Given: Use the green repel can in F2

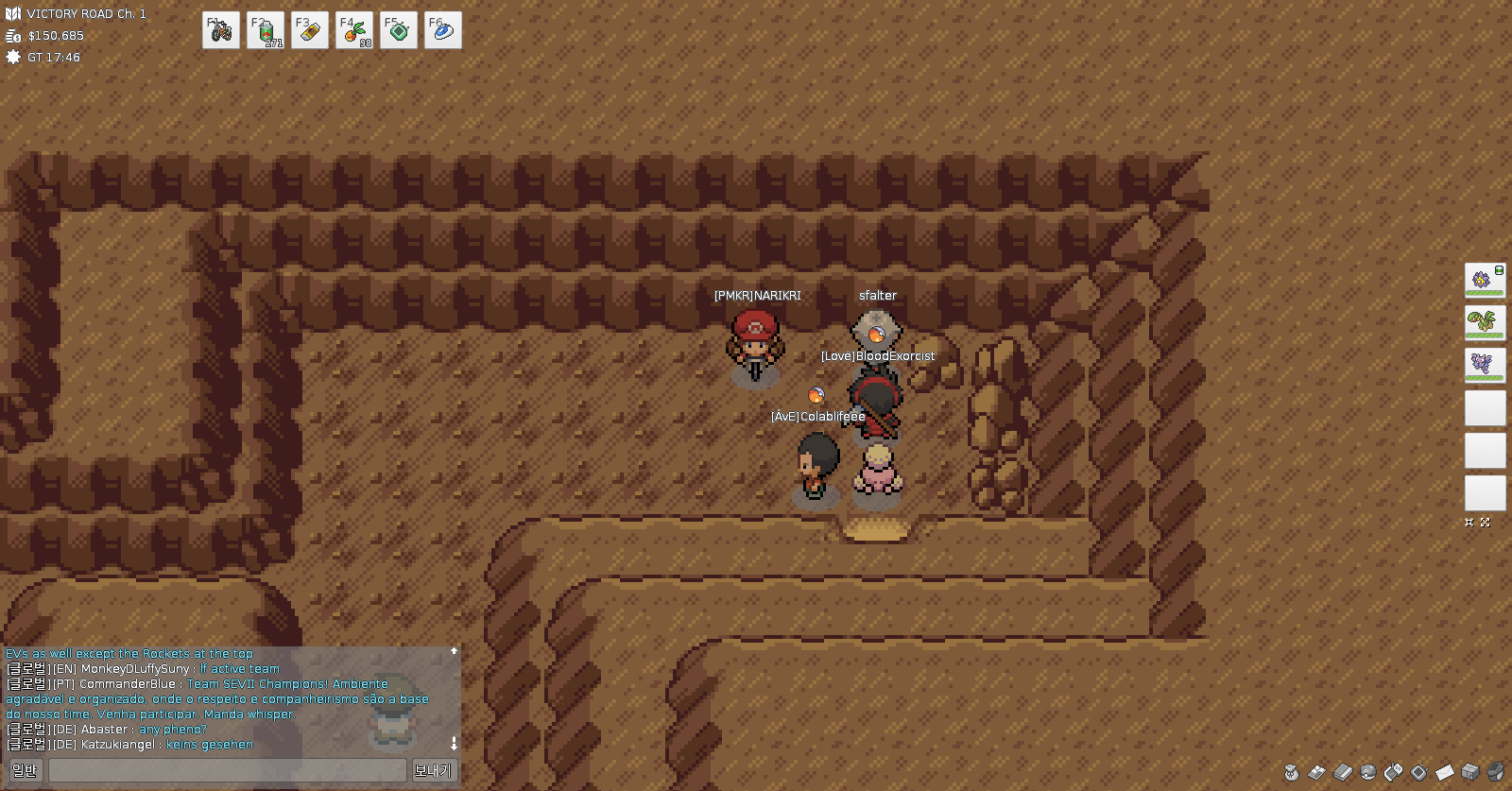Looking at the screenshot, I should (266, 30).
